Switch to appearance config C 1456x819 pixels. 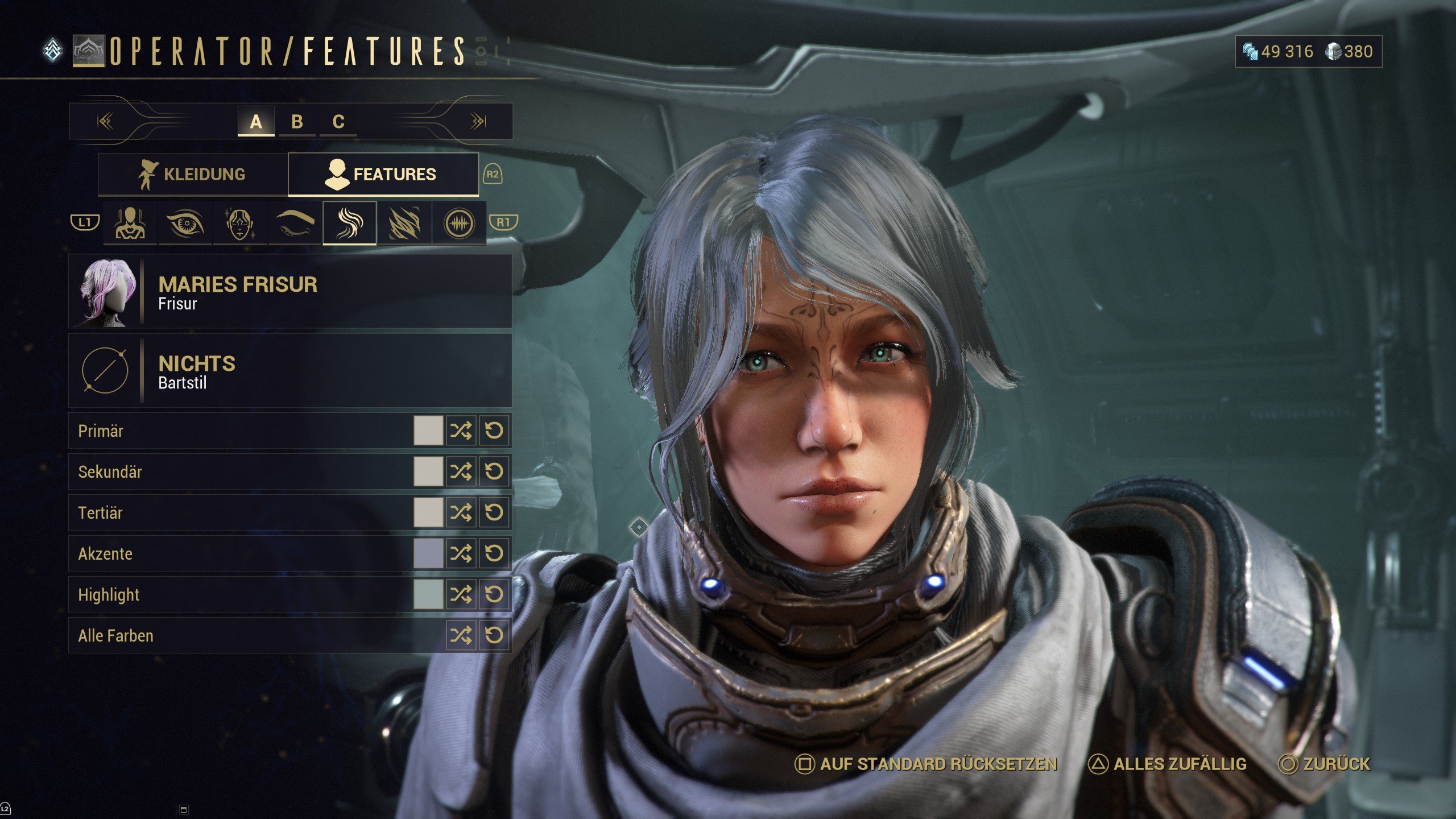(338, 122)
